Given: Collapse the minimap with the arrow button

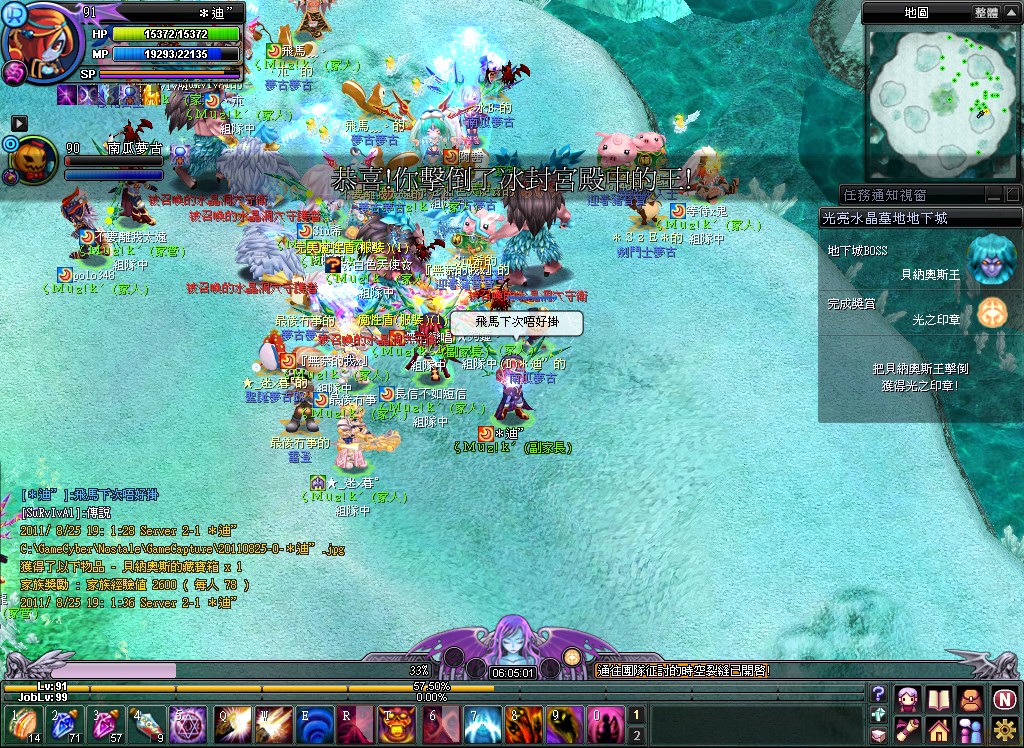Looking at the screenshot, I should click(x=1012, y=13).
